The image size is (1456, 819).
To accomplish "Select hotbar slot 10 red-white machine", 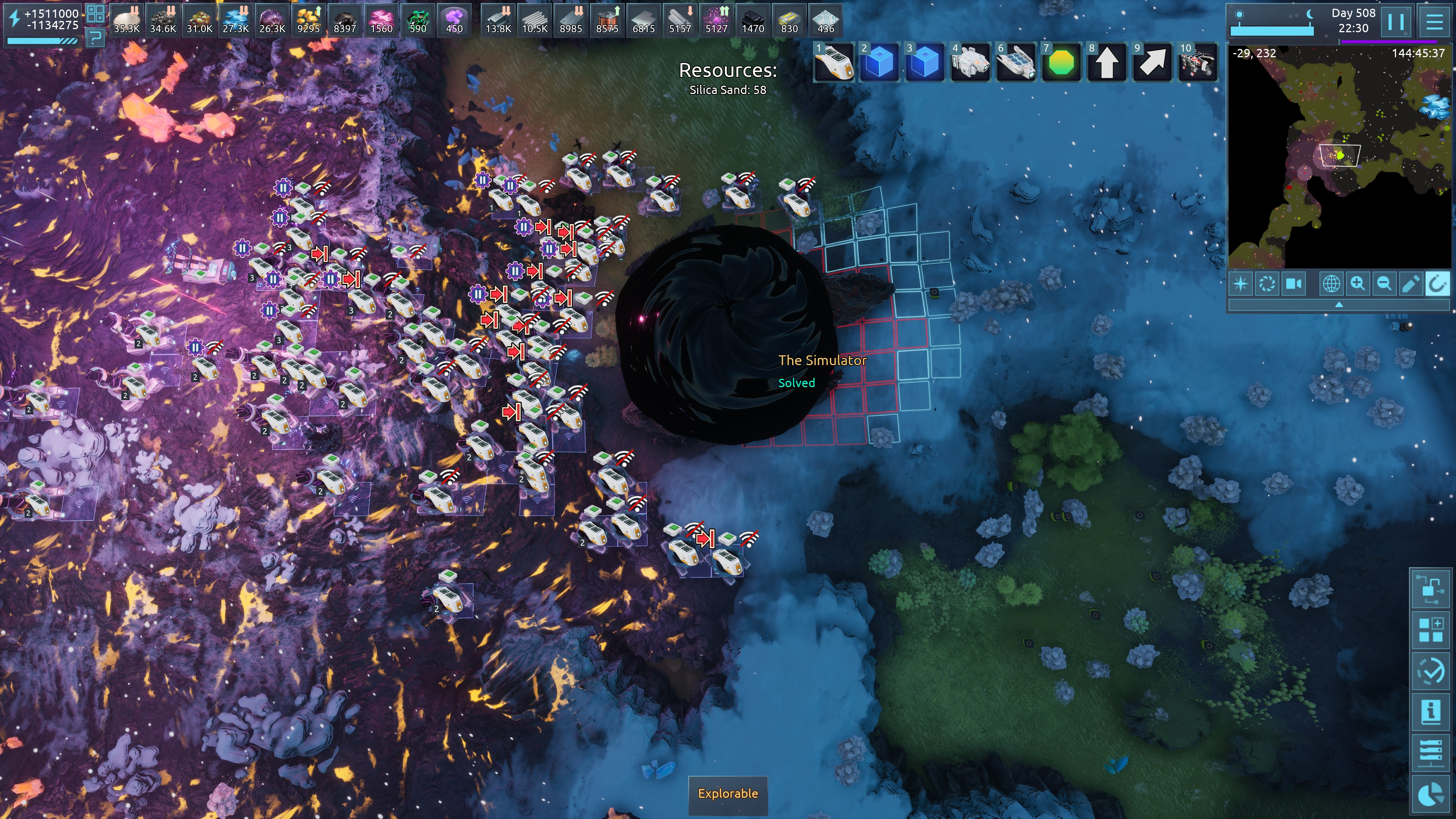I will [1198, 62].
